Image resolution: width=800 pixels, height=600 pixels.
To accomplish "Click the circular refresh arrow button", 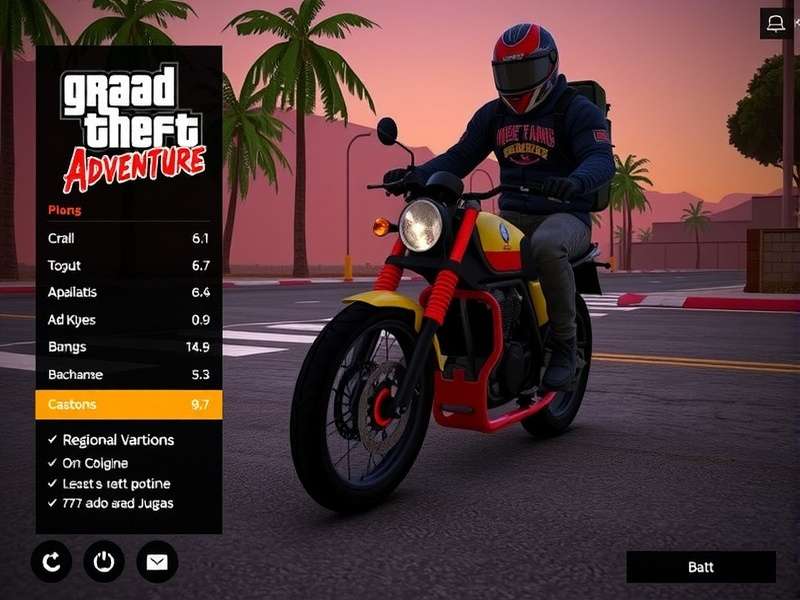I will point(51,562).
